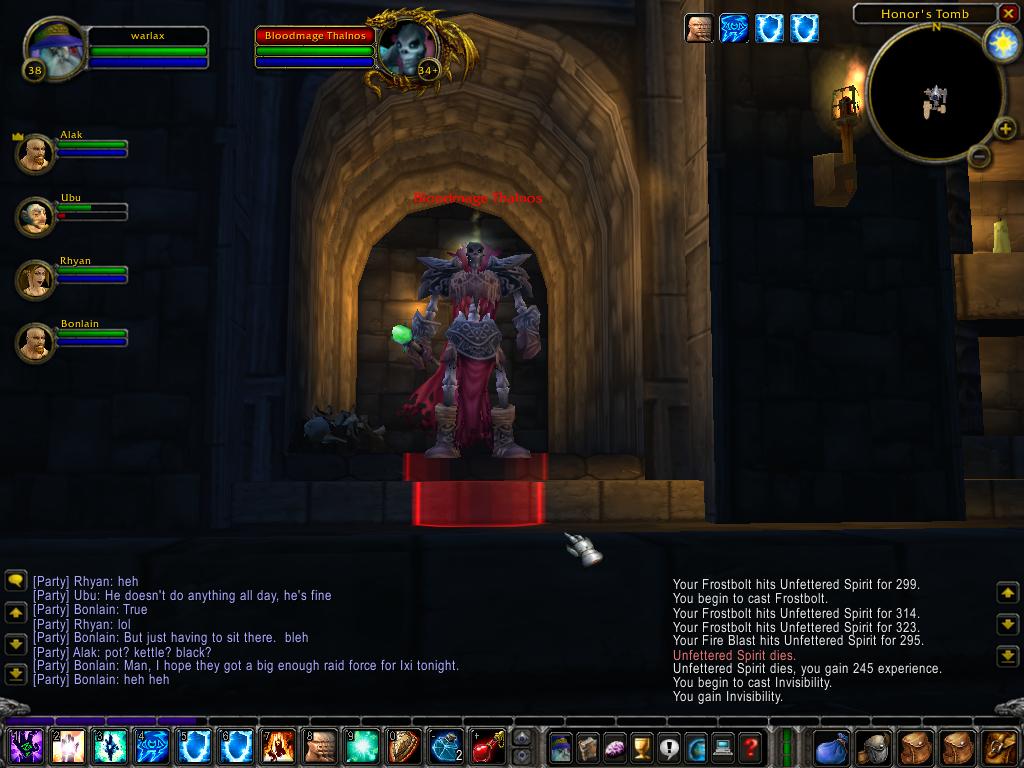Target Rhyan from the party frames
Image resolution: width=1024 pixels, height=768 pixels.
click(x=36, y=279)
